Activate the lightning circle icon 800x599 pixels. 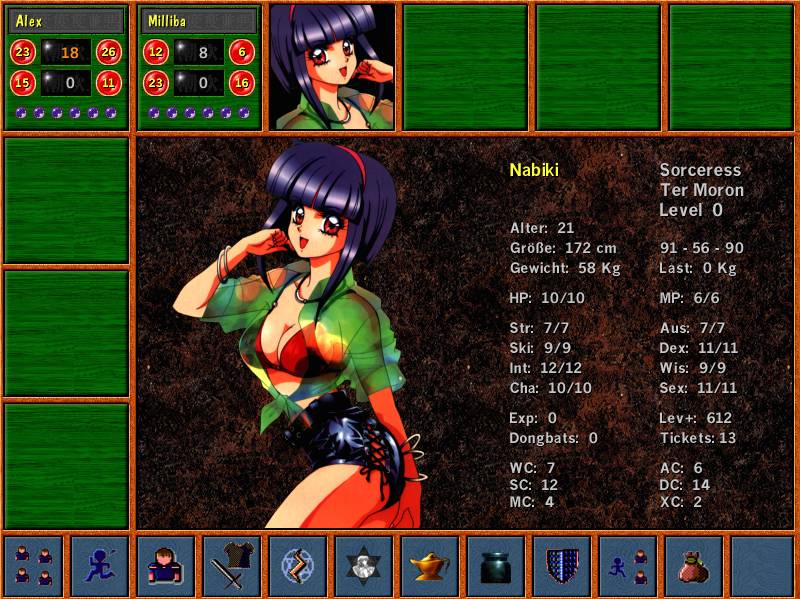[x=298, y=566]
